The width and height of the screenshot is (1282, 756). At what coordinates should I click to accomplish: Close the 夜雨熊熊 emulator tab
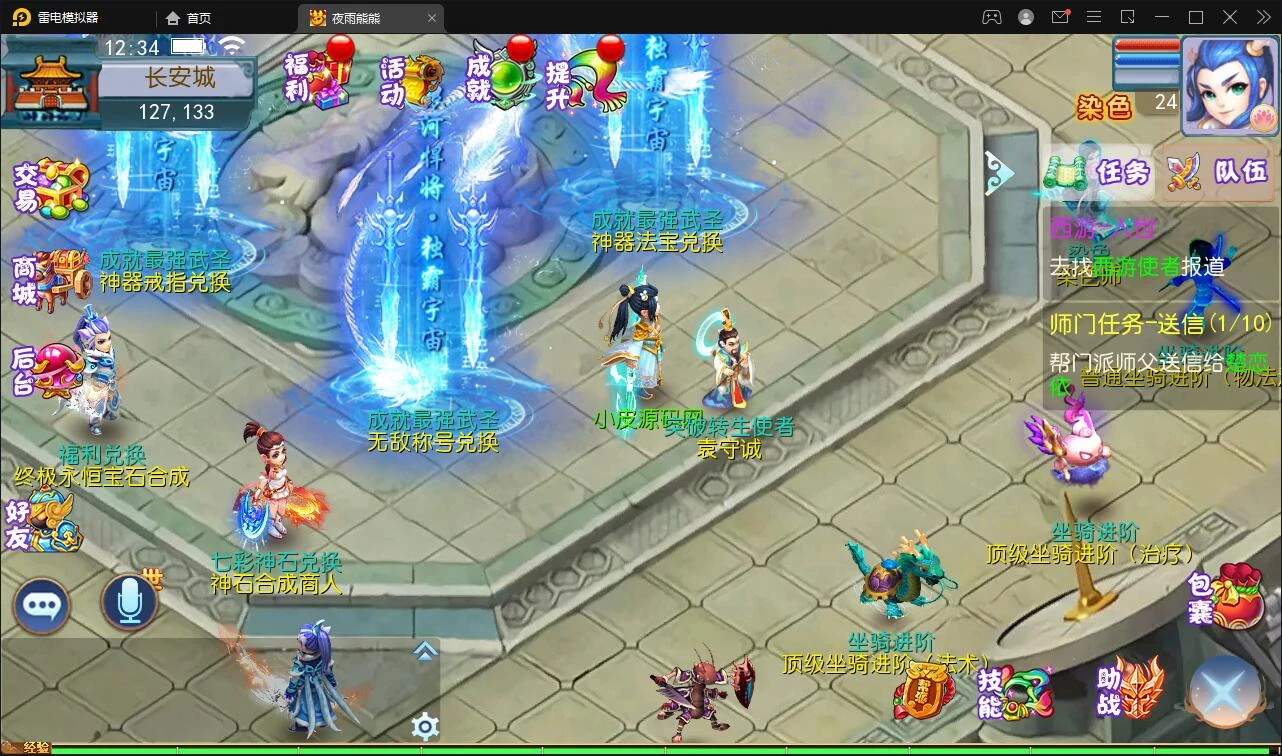pyautogui.click(x=432, y=18)
